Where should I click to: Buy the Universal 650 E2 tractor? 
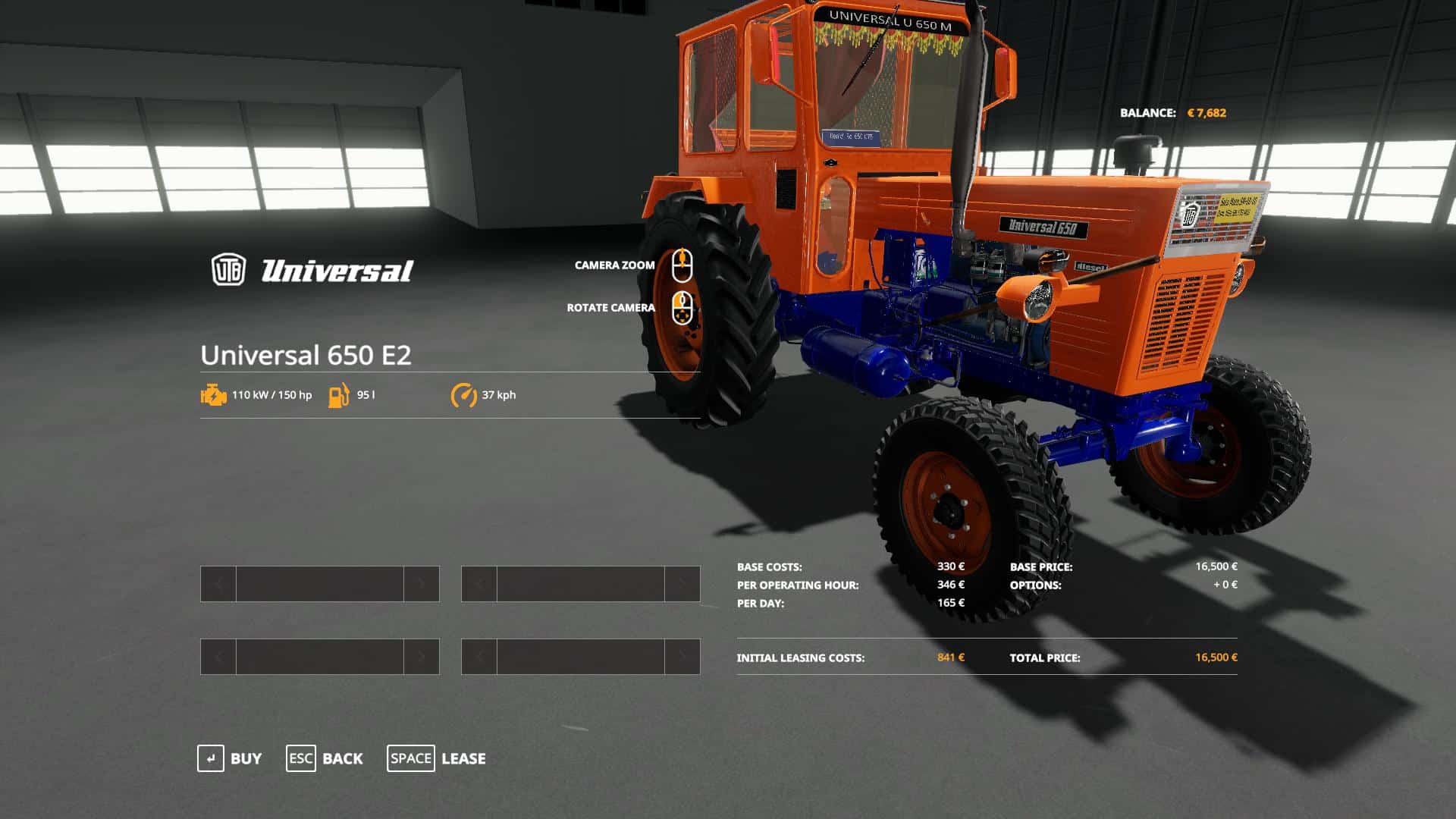coord(230,758)
